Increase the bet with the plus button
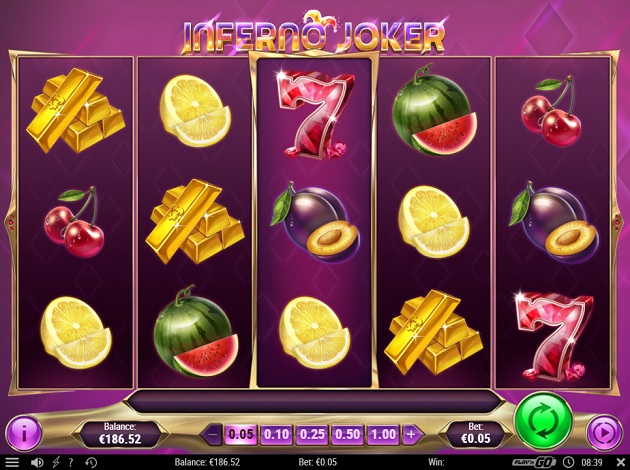 (x=410, y=434)
